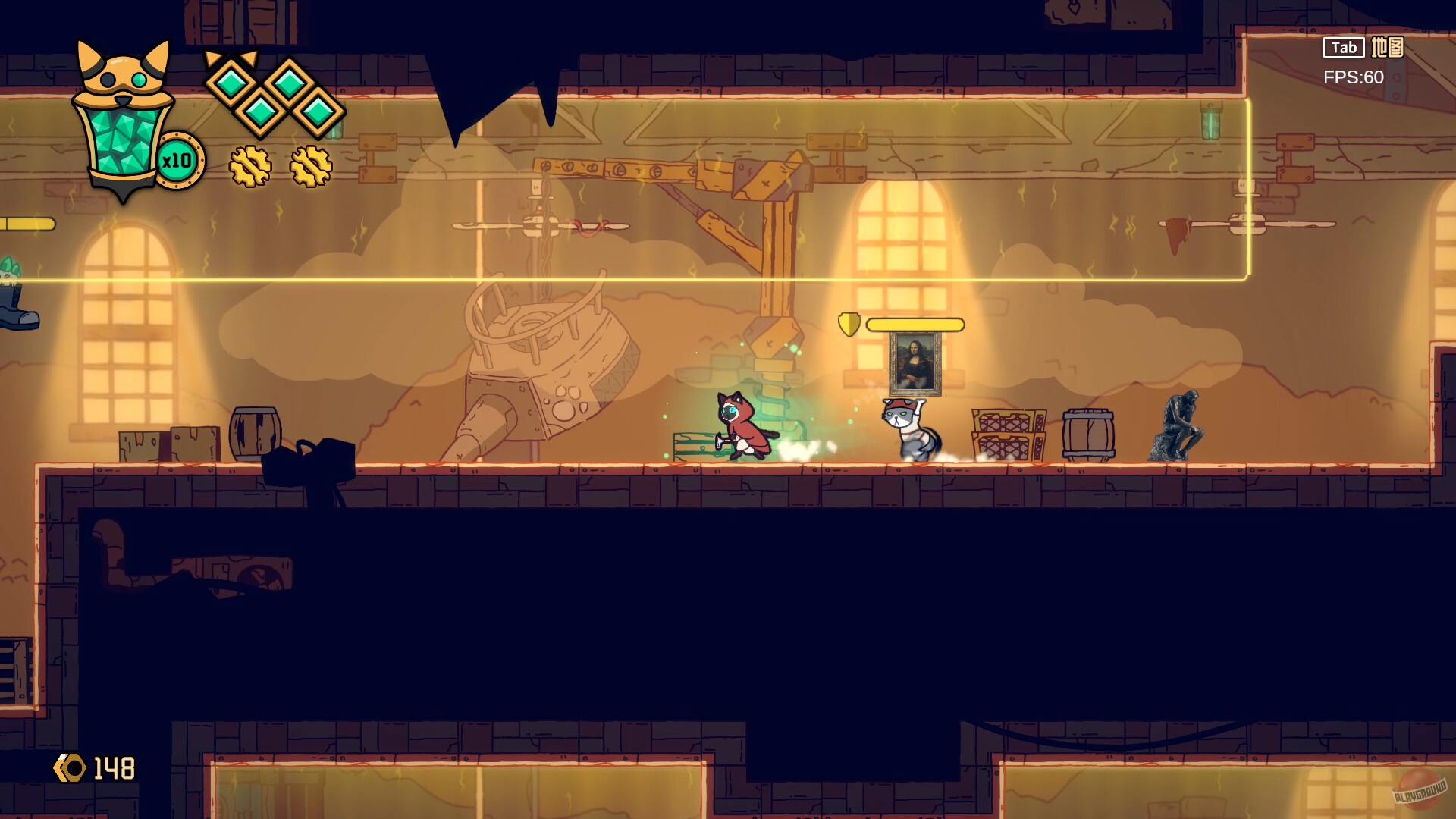The height and width of the screenshot is (819, 1456).
Task: Click the first gear ability icon
Action: pos(250,165)
